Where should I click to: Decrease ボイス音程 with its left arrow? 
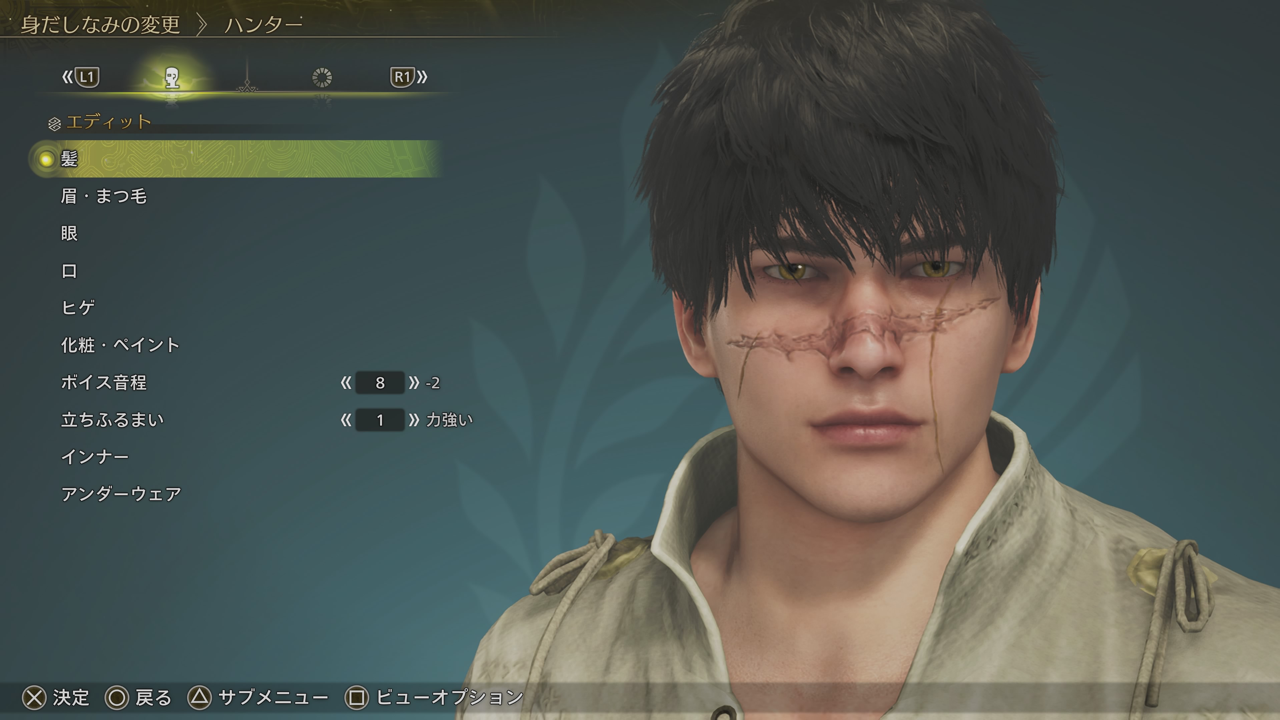346,383
